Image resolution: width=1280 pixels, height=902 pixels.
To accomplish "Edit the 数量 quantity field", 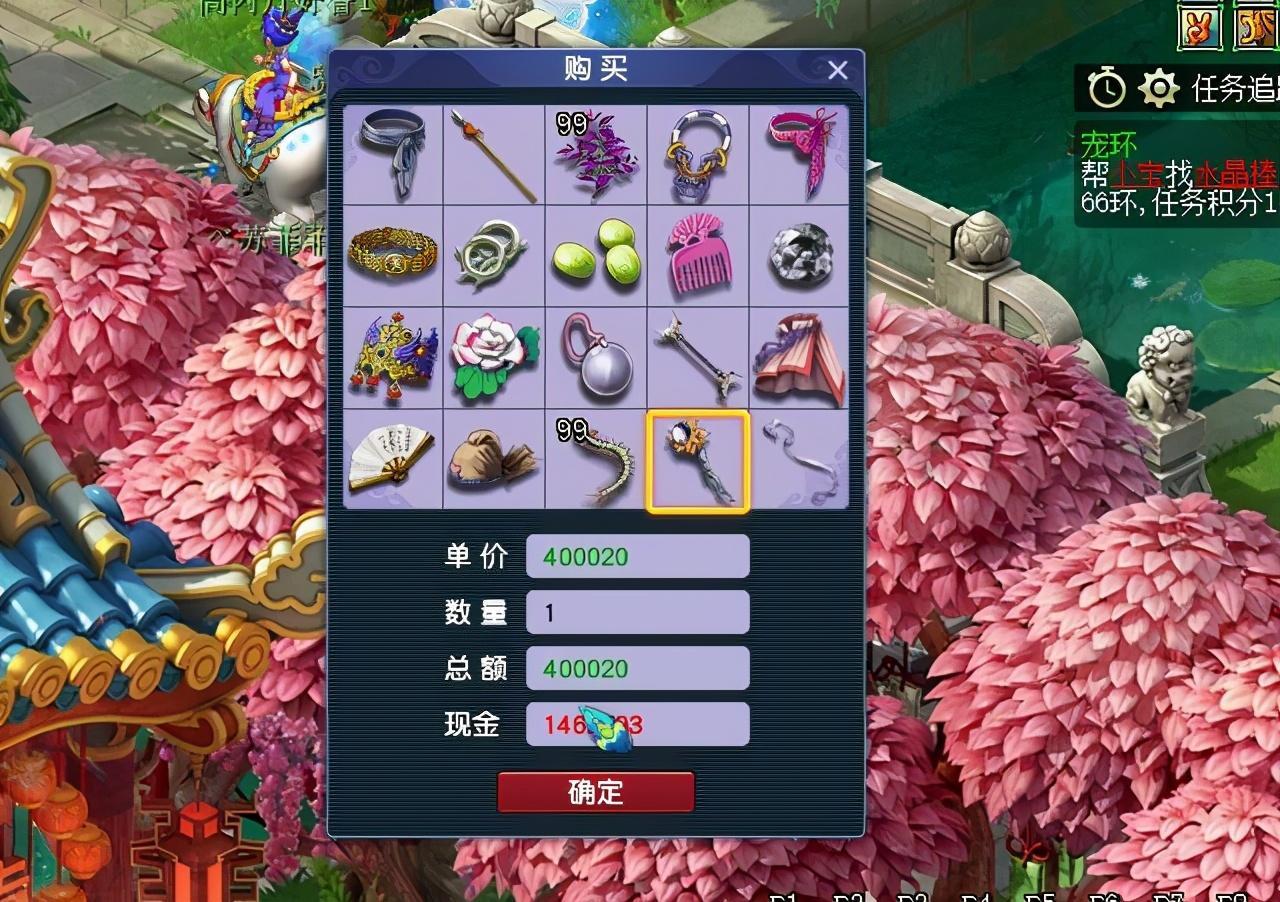I will (637, 612).
